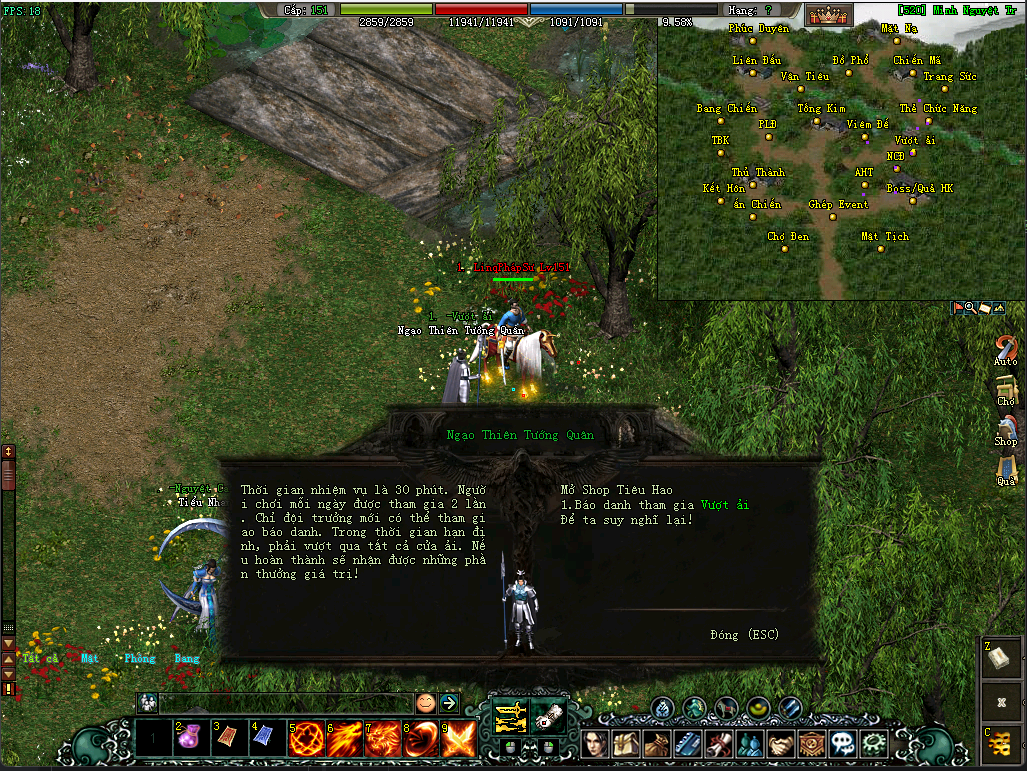Open the Auto combat sword icon
1027x771 pixels.
[x=1006, y=345]
